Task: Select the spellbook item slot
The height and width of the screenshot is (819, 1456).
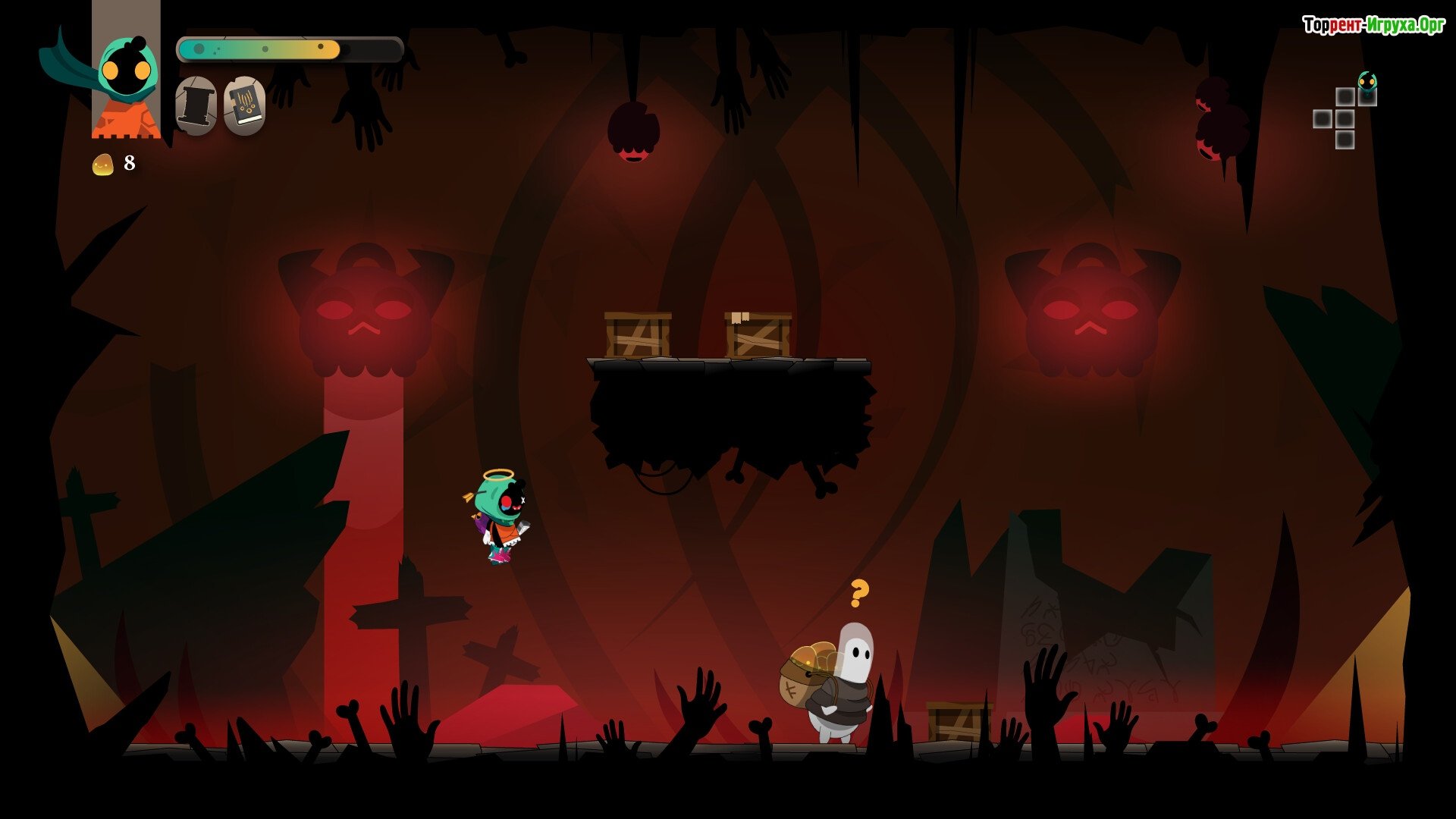Action: (244, 106)
